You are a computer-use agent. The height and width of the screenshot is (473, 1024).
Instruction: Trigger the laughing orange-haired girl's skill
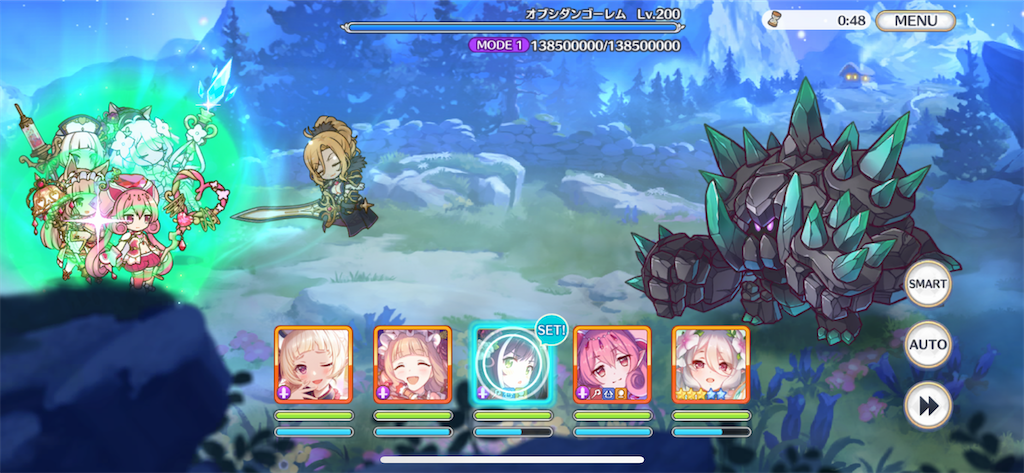click(x=413, y=364)
